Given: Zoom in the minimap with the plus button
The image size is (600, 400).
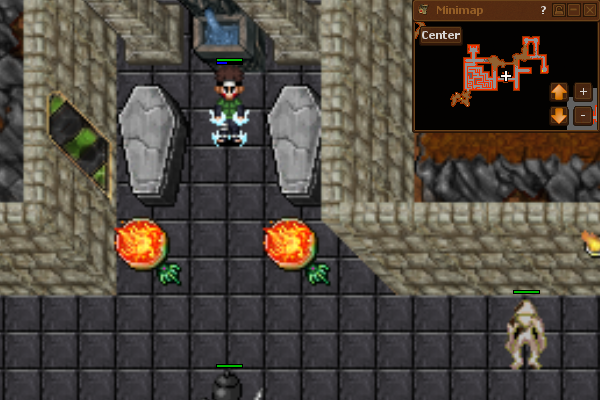Looking at the screenshot, I should pos(583,92).
